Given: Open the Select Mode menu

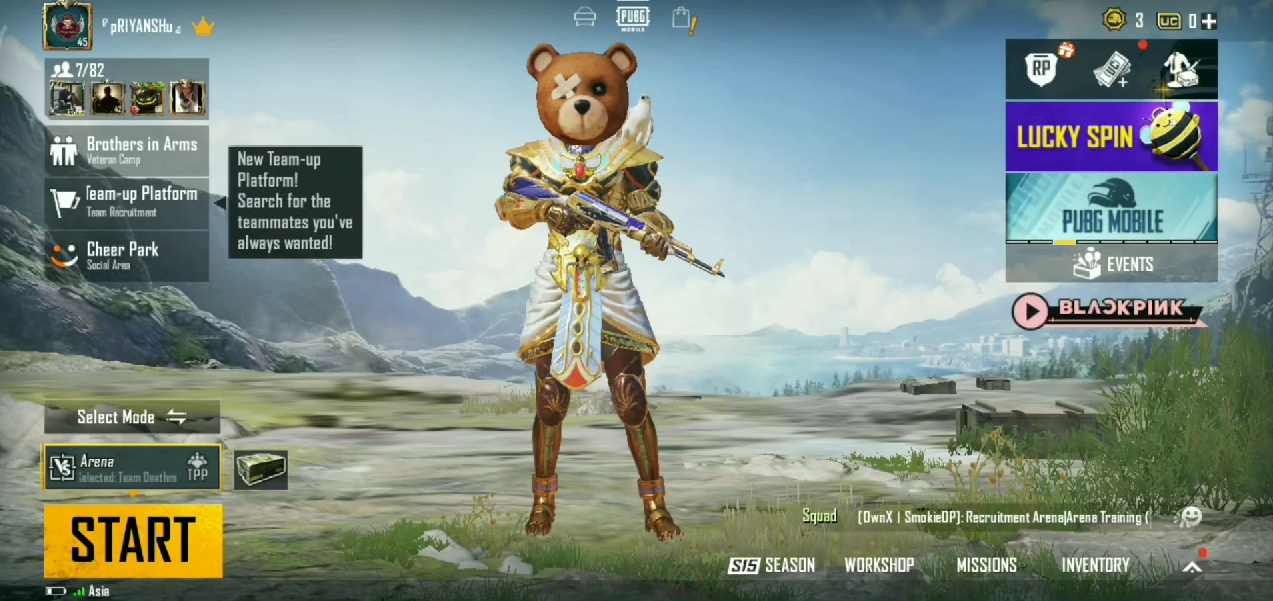Looking at the screenshot, I should [132, 417].
